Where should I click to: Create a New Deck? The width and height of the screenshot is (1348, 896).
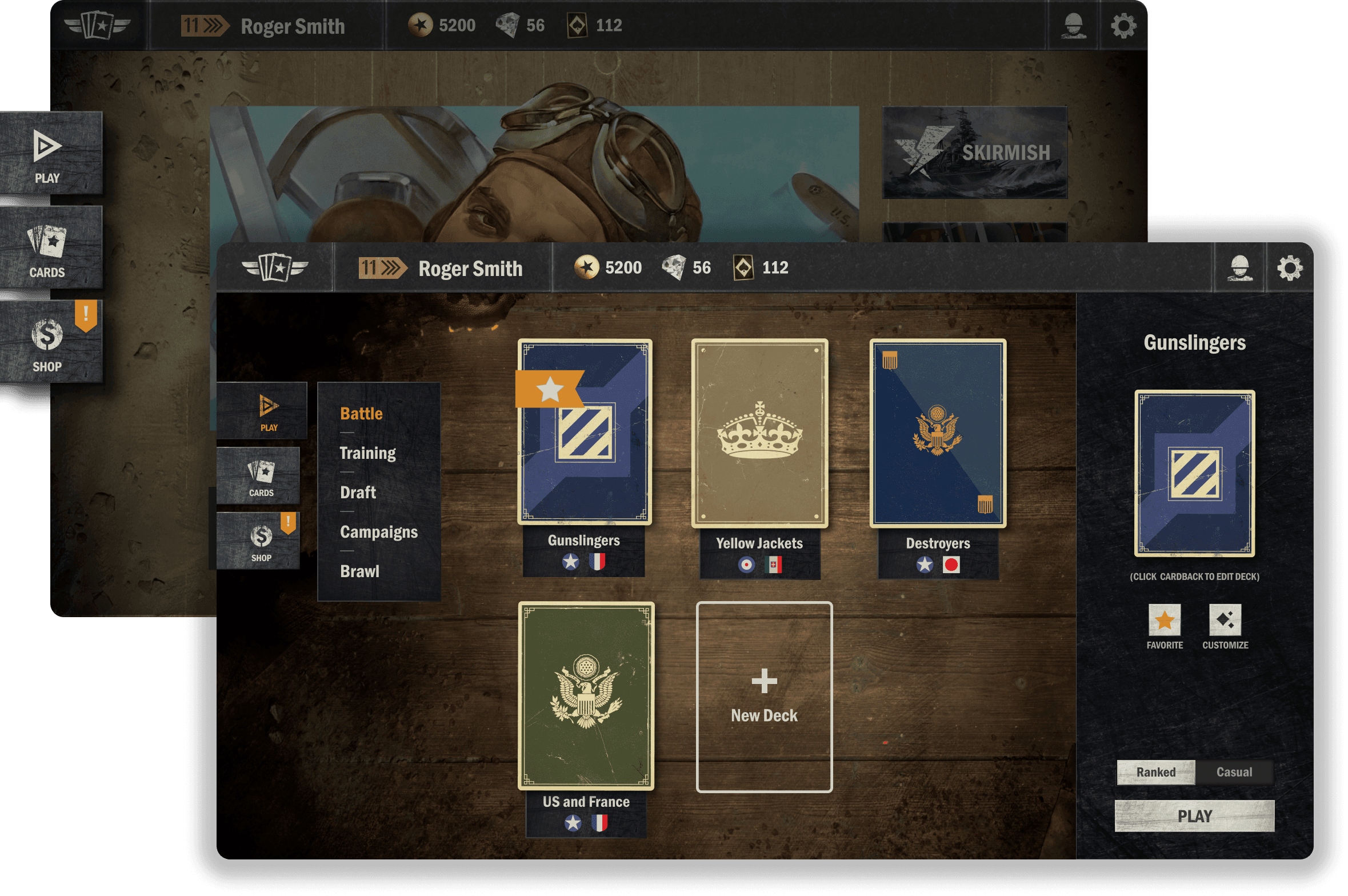pos(764,697)
